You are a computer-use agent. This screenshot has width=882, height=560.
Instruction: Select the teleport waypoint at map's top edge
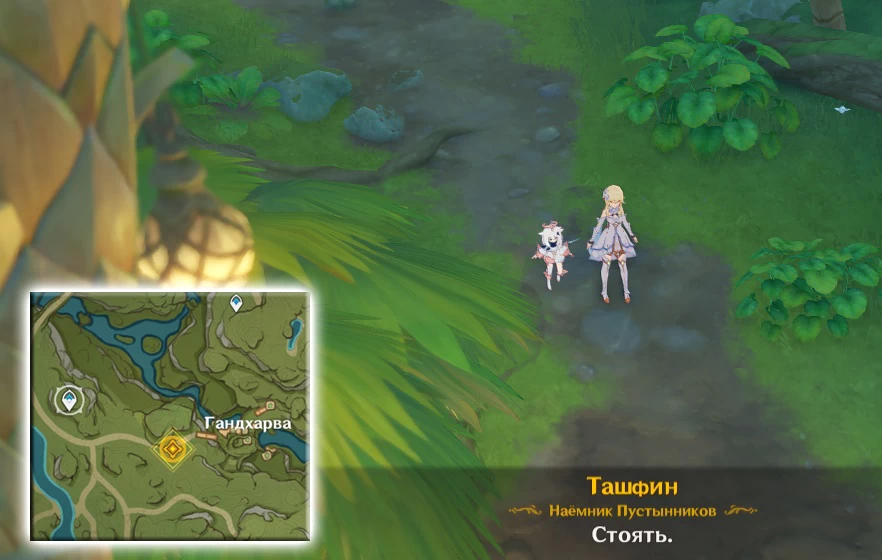(236, 302)
